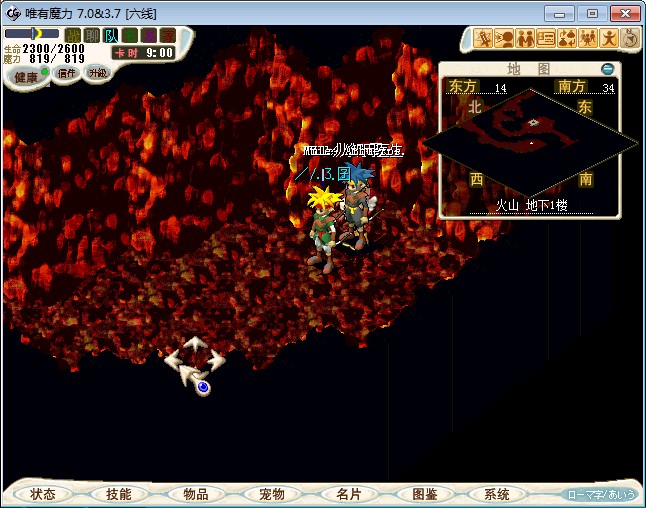Click the compass icon in the action toolbar
The width and height of the screenshot is (646, 508).
tap(631, 38)
